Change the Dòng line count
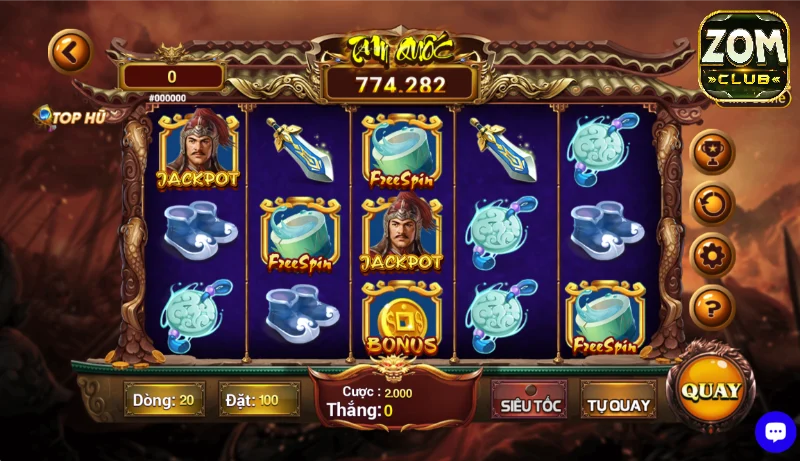Screen dimensions: 800x461 164,400
